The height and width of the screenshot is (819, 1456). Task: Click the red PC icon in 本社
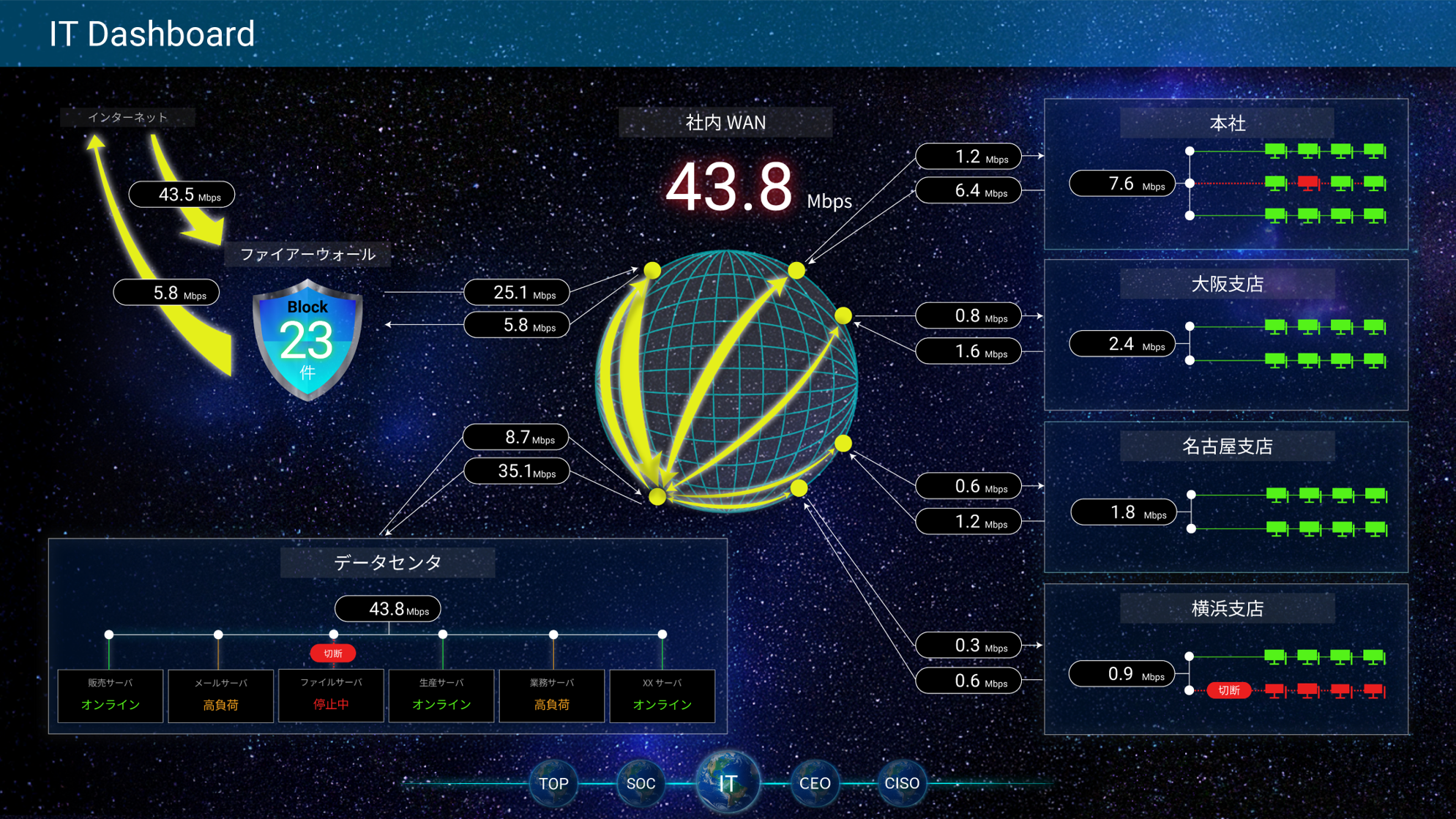(x=1308, y=183)
